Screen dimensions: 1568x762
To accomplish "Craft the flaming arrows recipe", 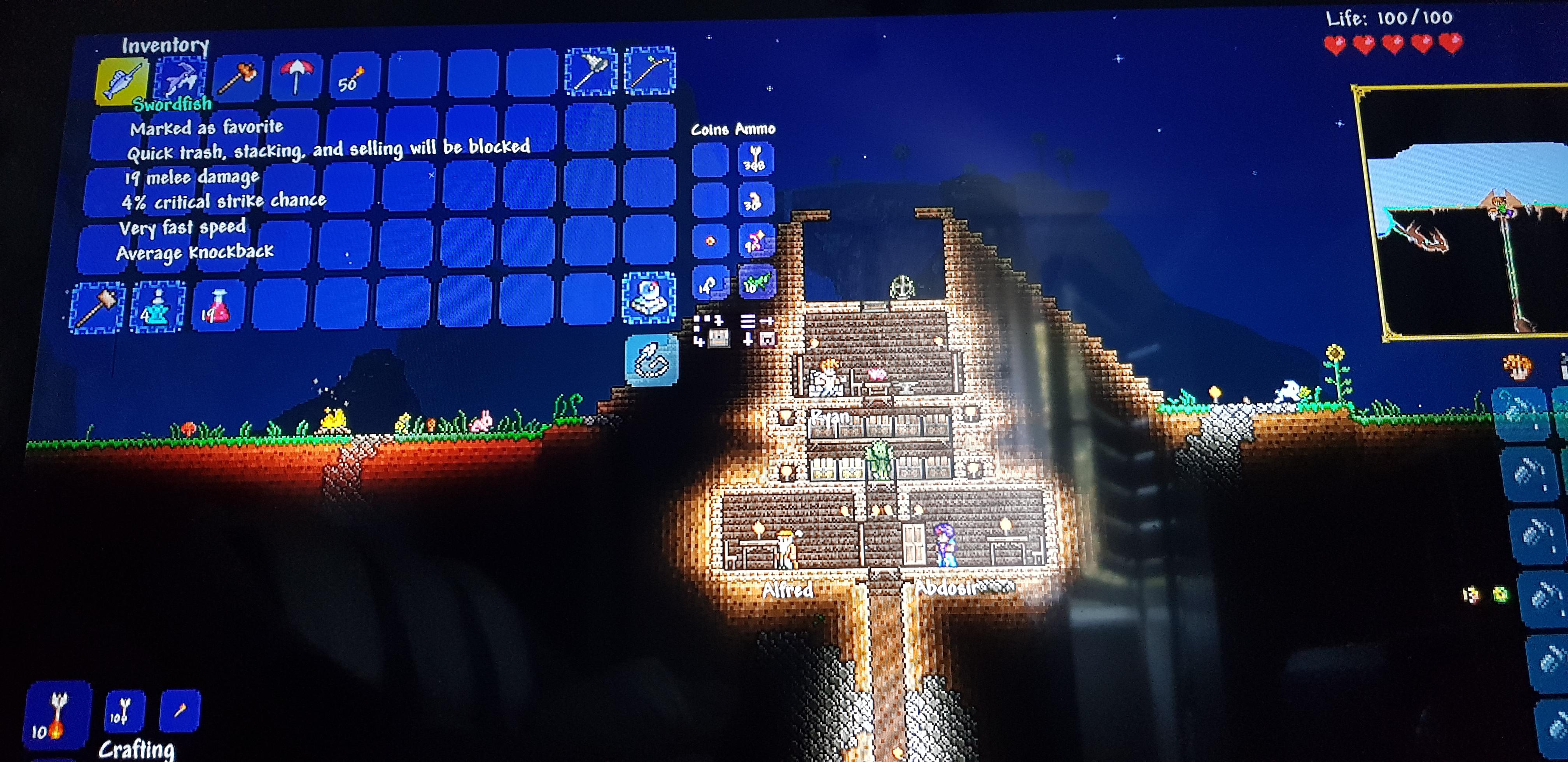I will click(x=58, y=712).
